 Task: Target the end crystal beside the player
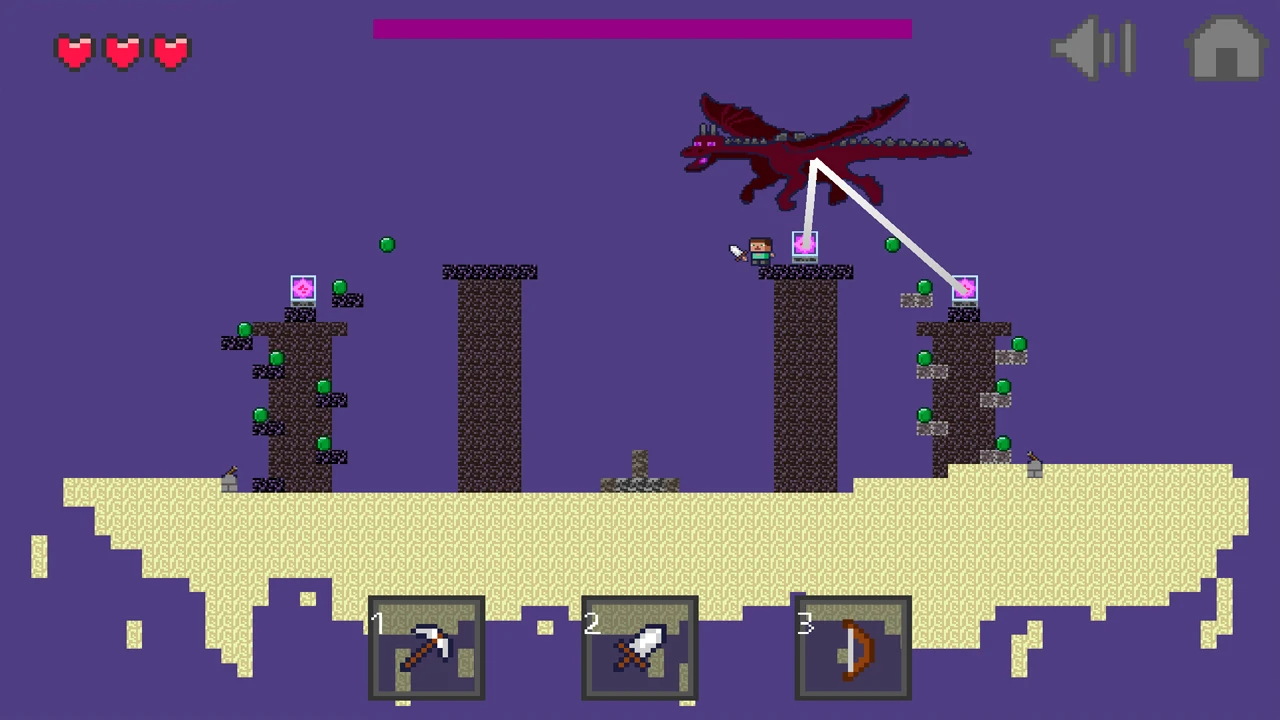[x=805, y=245]
